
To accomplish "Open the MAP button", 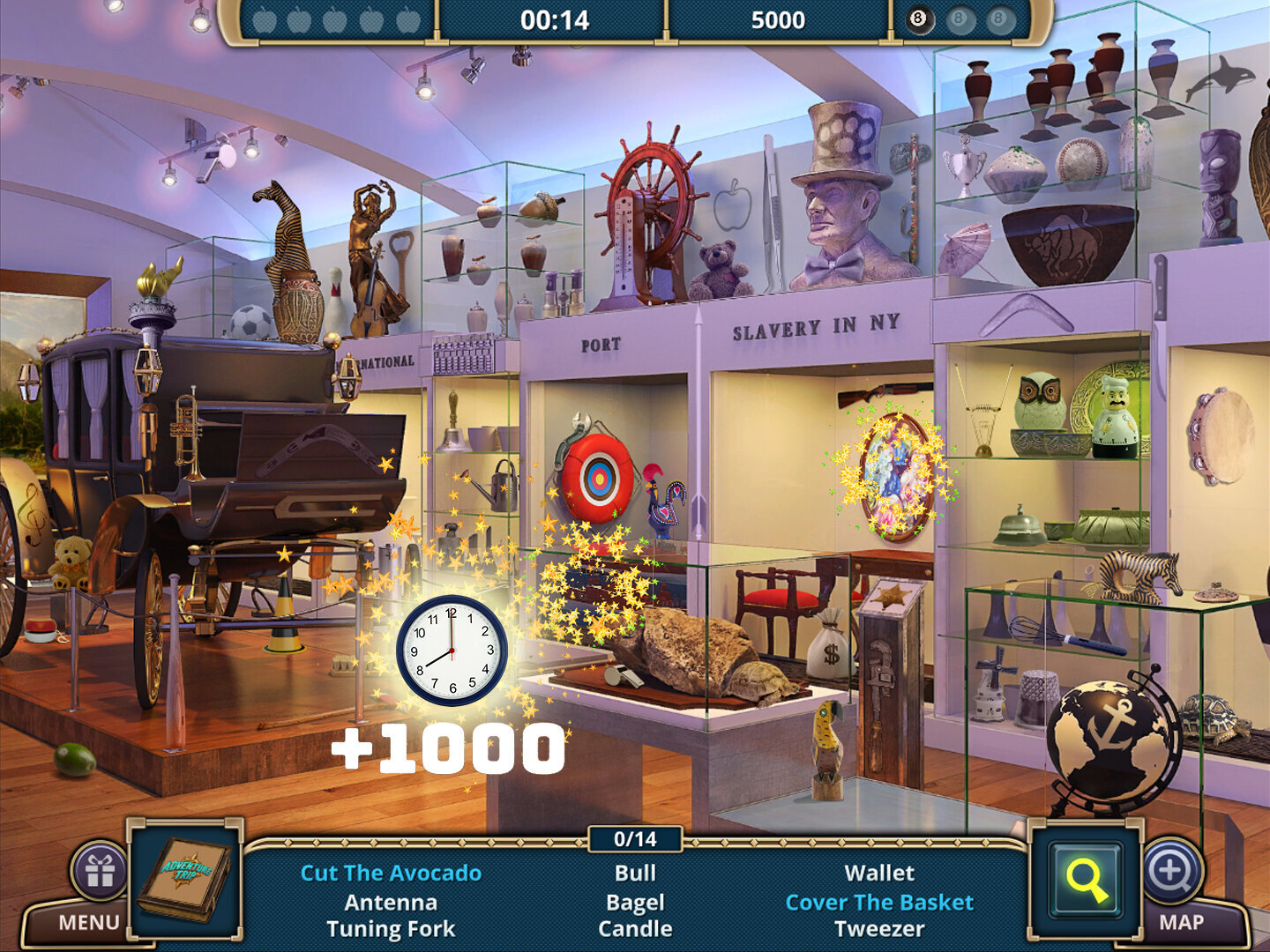I will click(1181, 922).
